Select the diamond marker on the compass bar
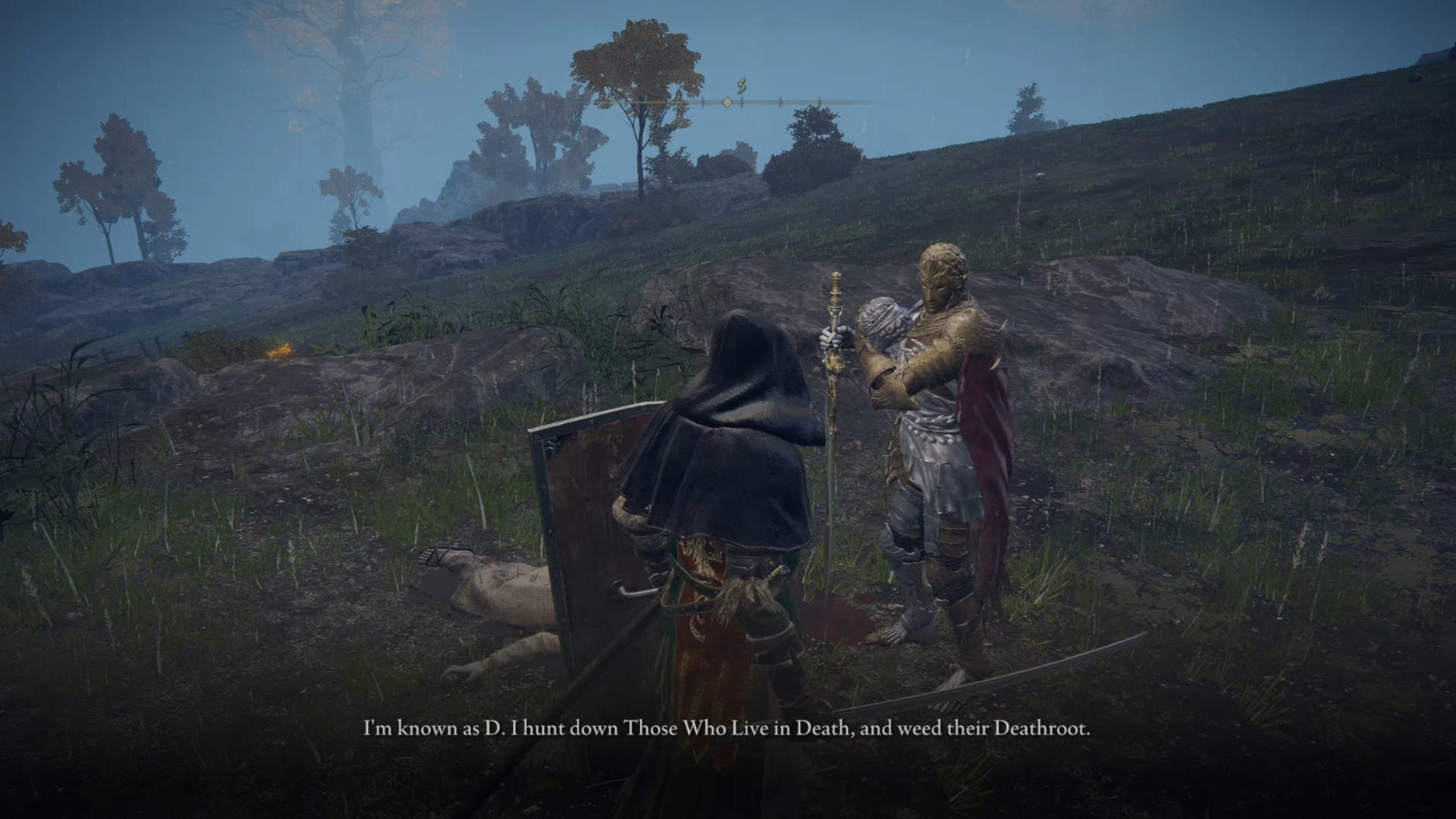 click(726, 102)
